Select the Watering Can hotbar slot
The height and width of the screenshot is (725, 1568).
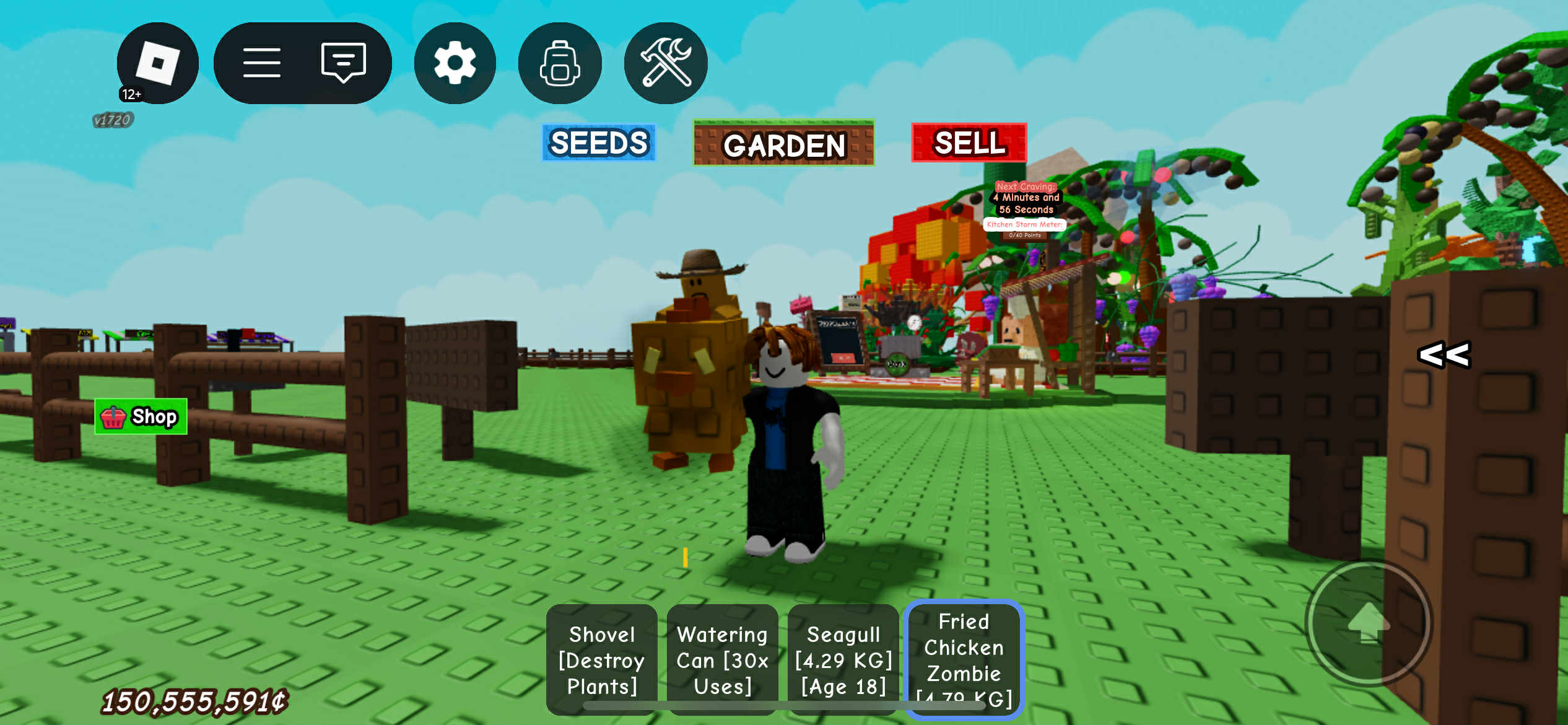(x=722, y=659)
